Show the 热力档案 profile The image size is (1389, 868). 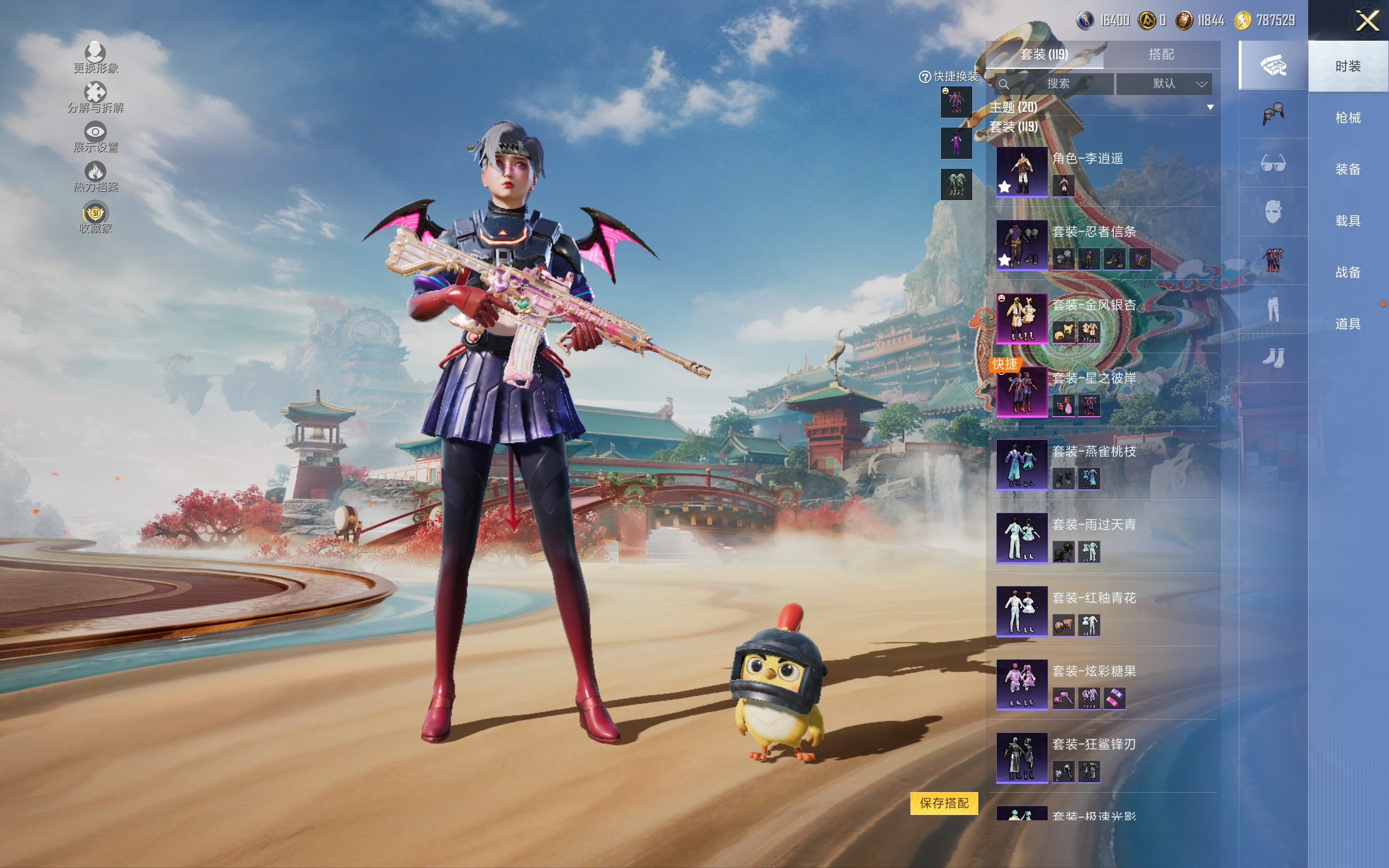tap(95, 177)
